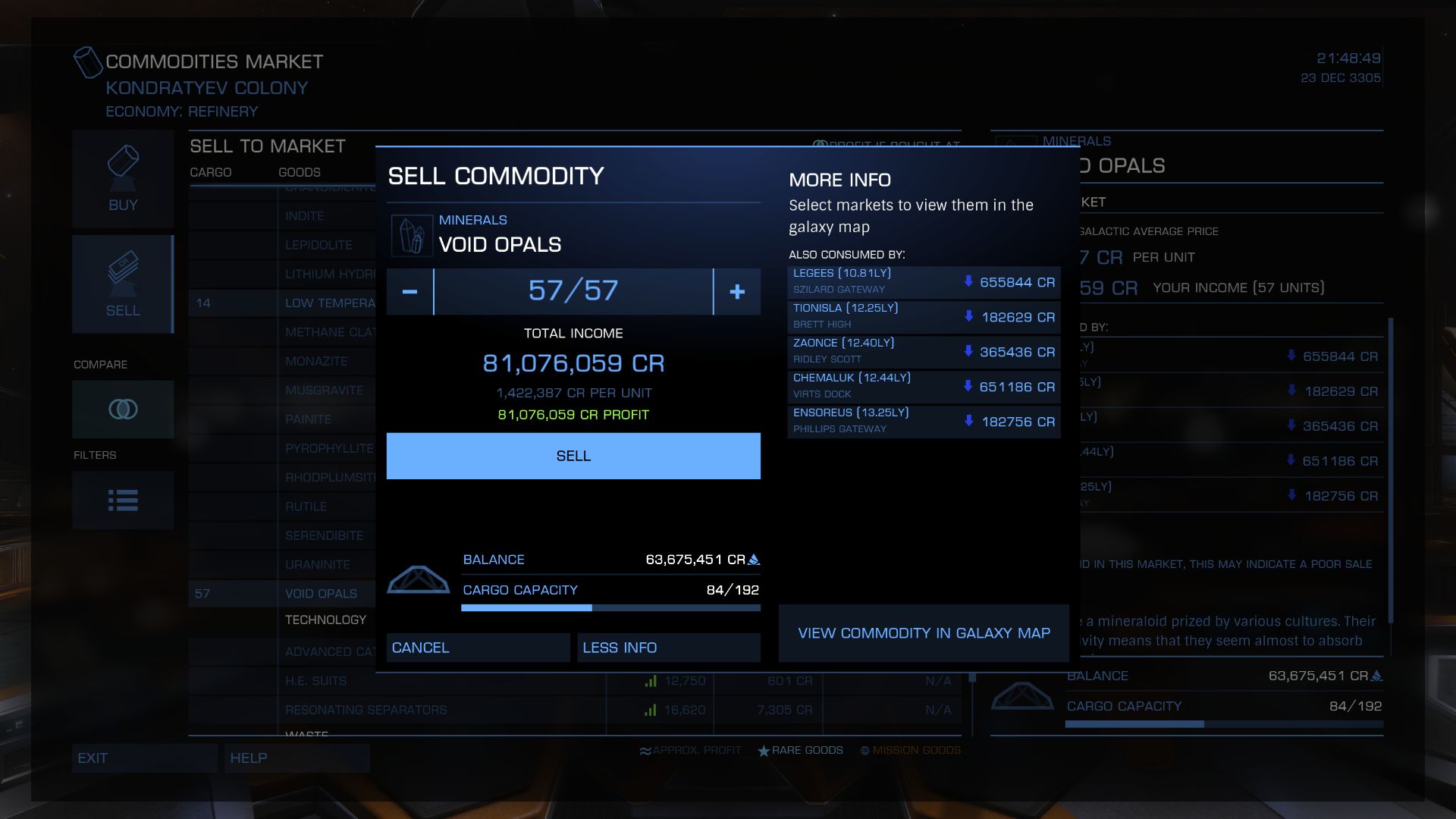Collapse market details with Less Info
Viewport: 1456px width, 819px height.
(668, 647)
